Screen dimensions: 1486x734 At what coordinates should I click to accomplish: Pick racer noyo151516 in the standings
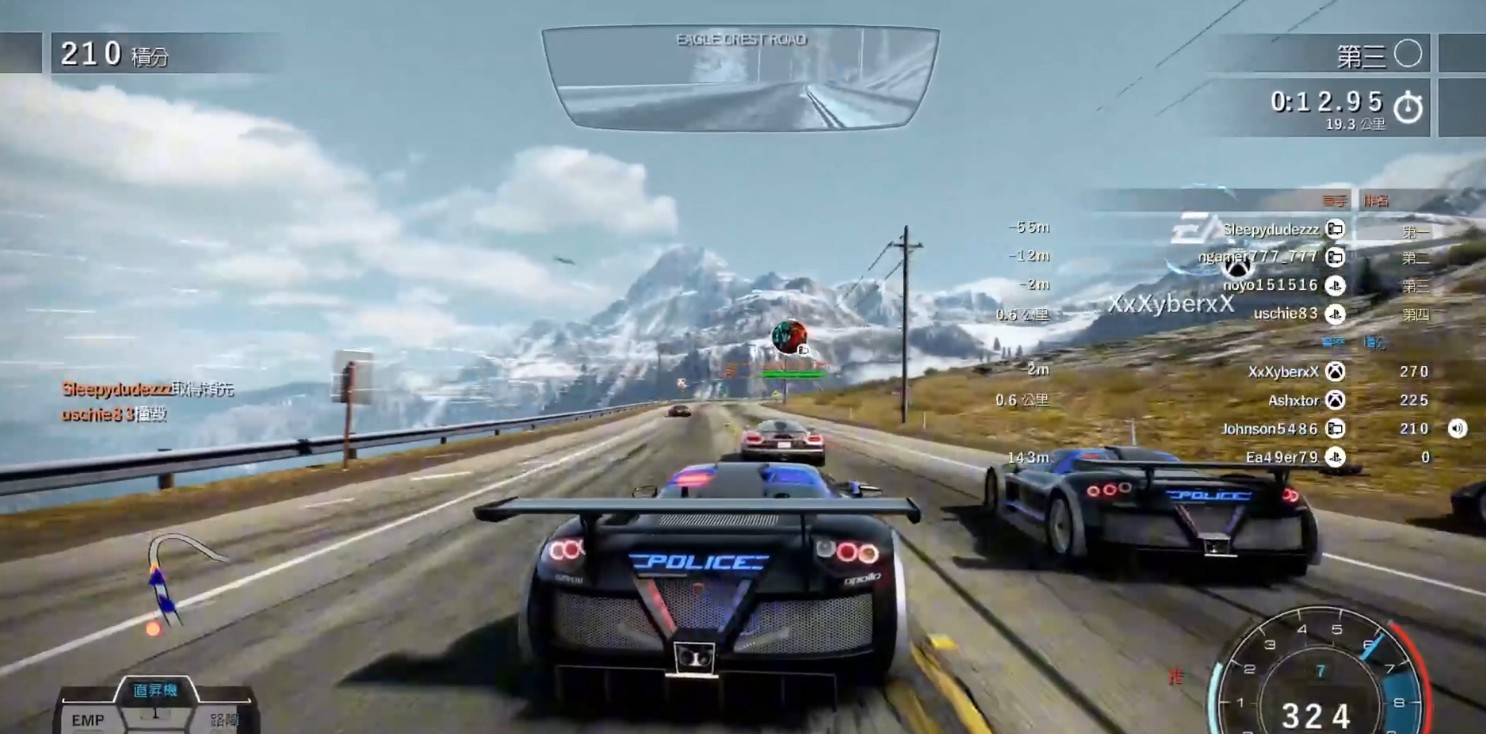tap(1270, 285)
